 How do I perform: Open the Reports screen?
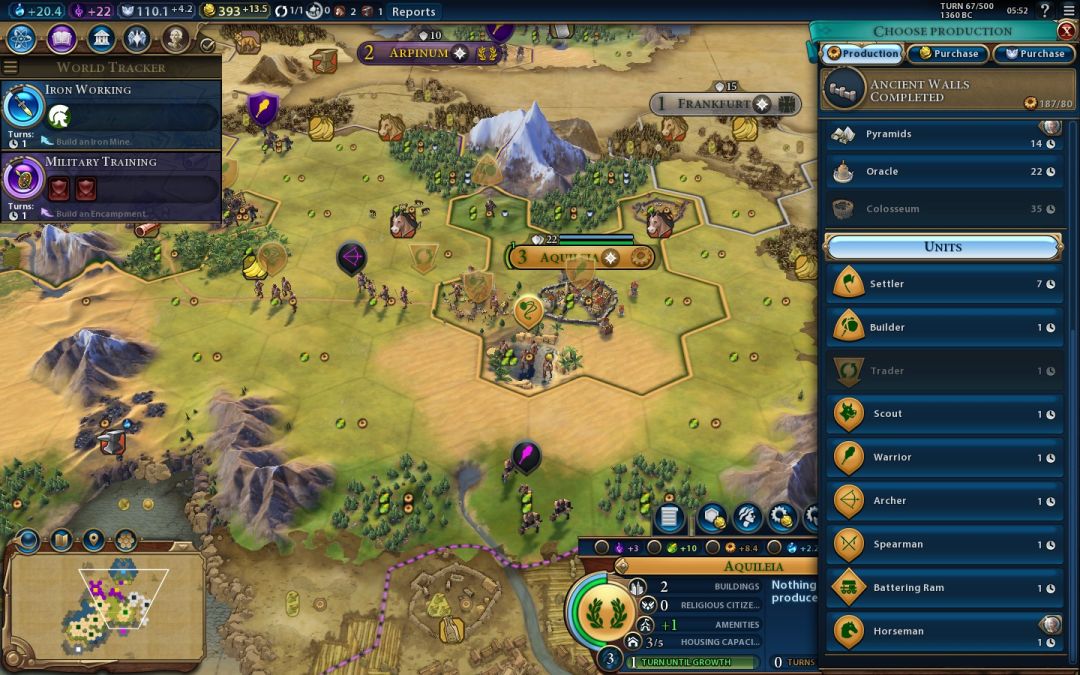(413, 12)
